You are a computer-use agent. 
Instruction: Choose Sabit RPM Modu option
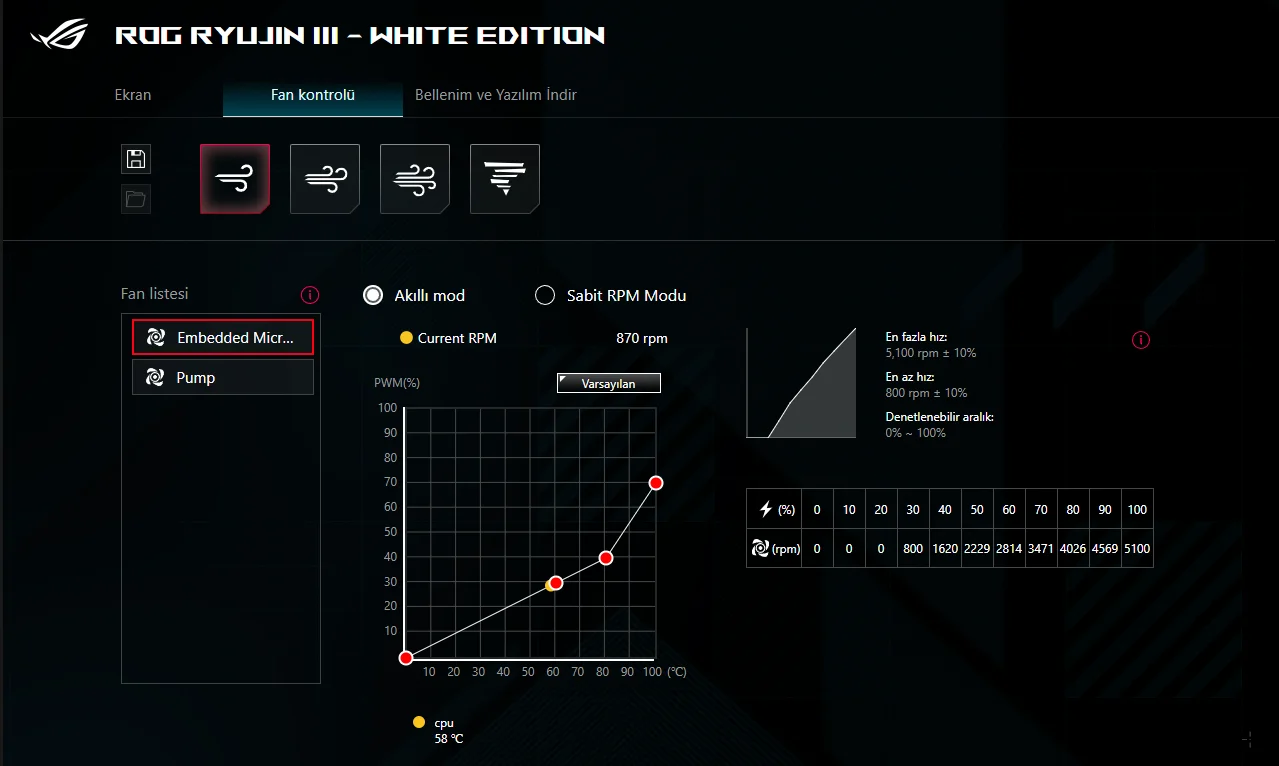545,295
